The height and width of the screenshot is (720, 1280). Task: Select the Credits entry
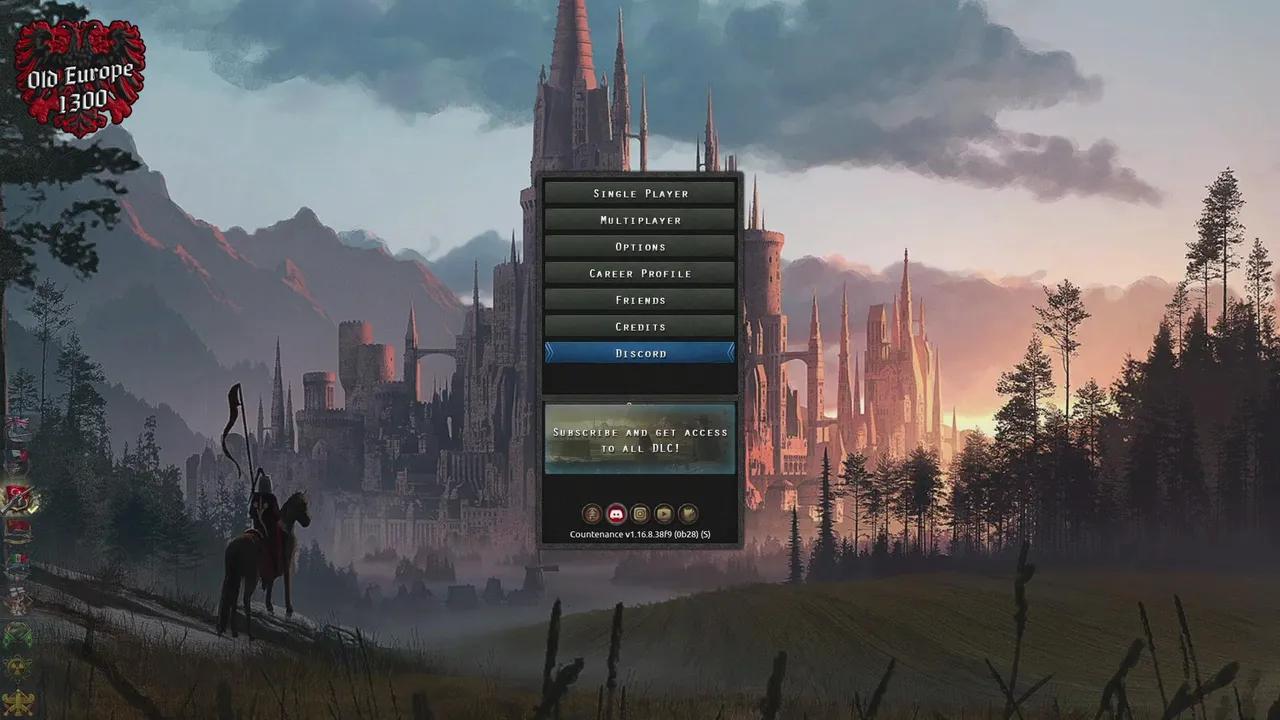[x=640, y=326]
